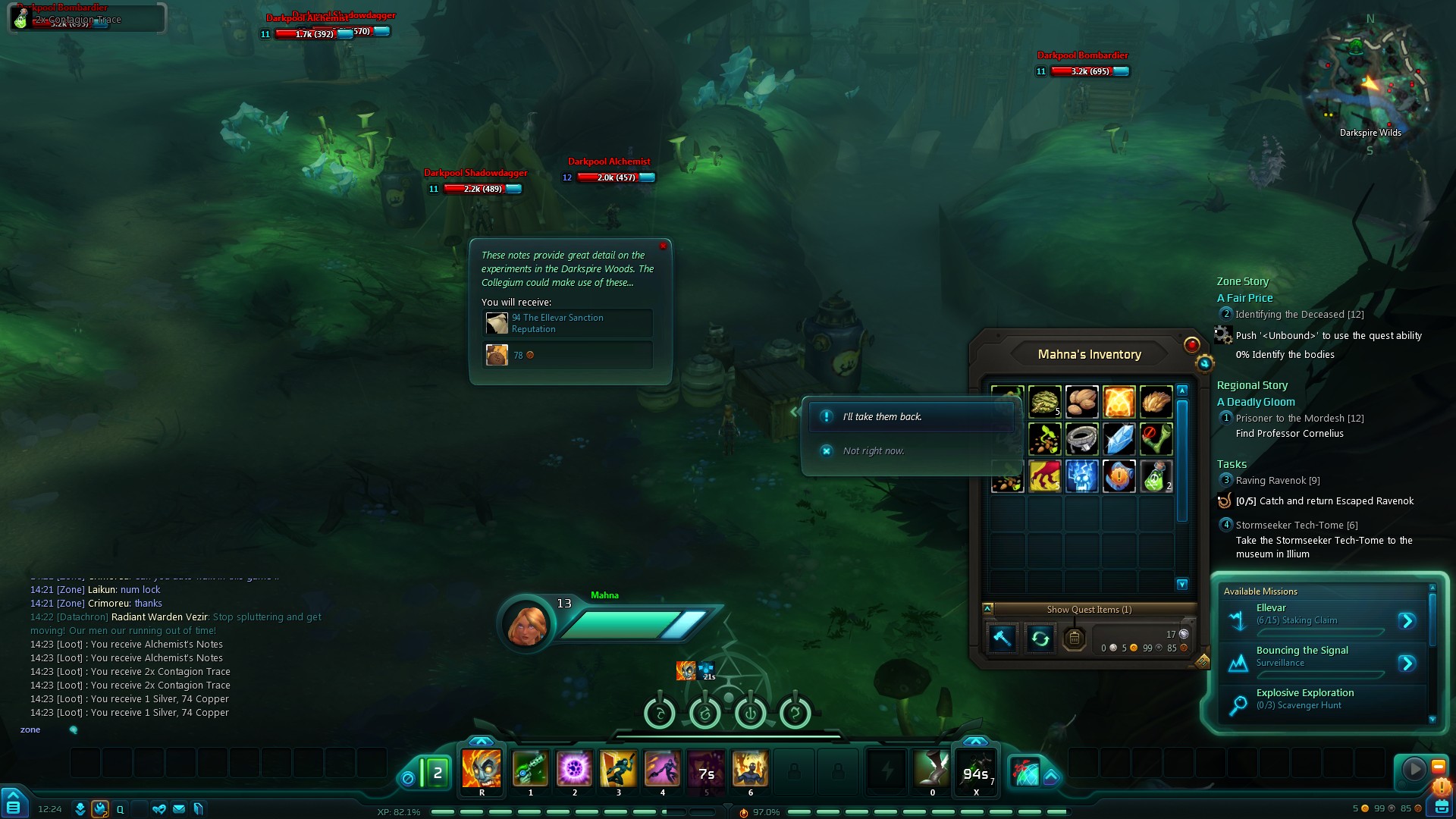Open the salvage hammer button
This screenshot has width=1456, height=819.
coord(1002,639)
